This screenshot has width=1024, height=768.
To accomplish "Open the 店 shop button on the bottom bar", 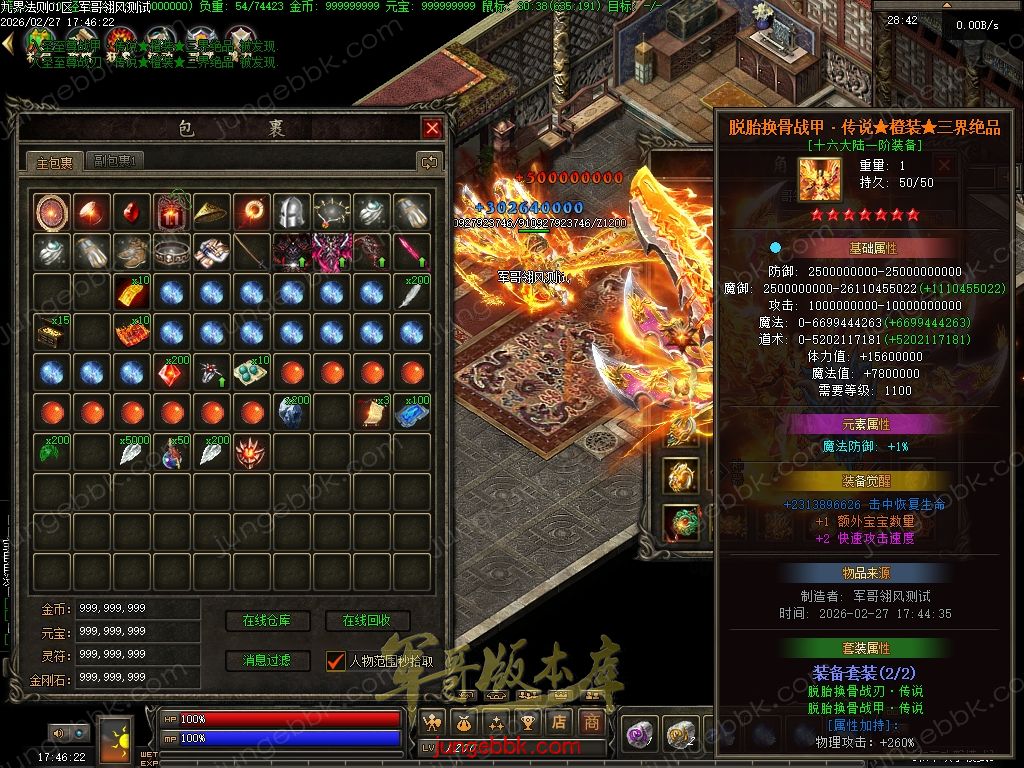I will click(560, 722).
